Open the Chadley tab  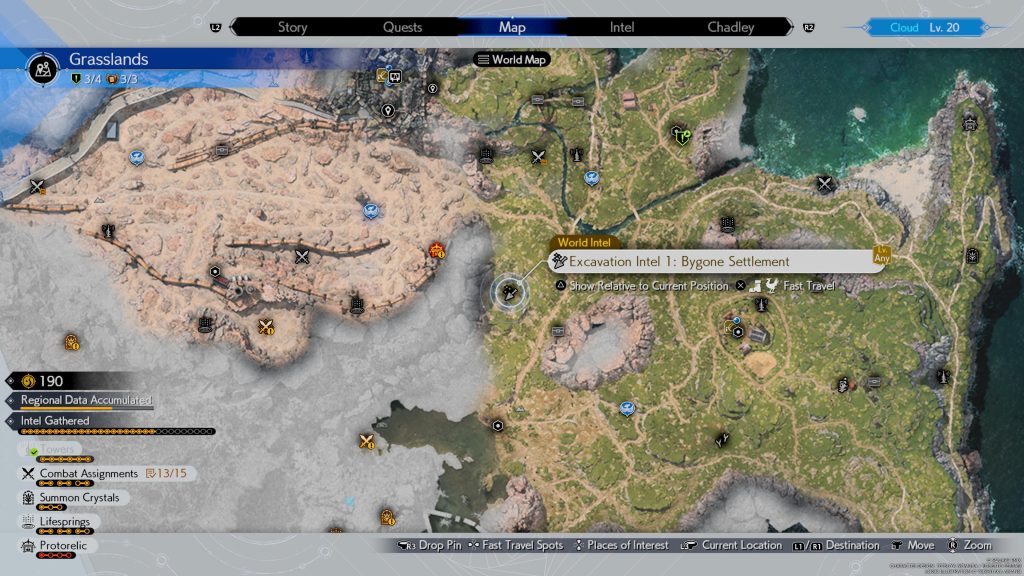731,27
